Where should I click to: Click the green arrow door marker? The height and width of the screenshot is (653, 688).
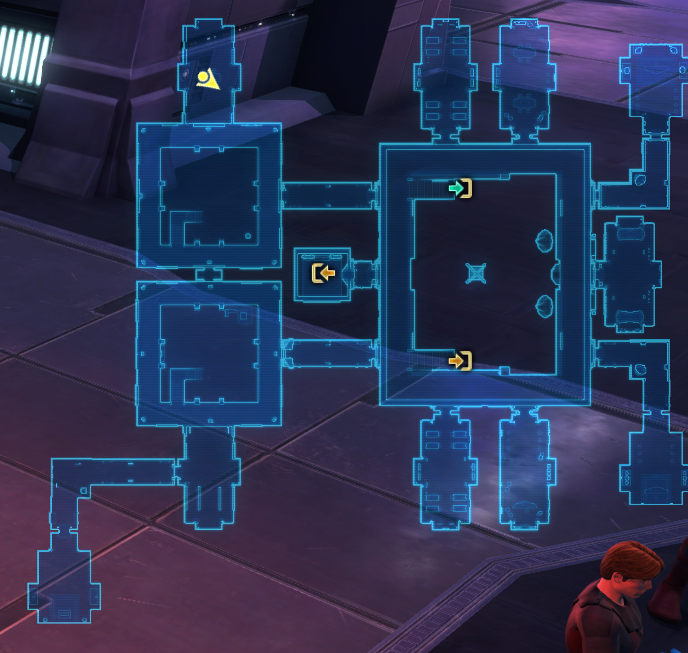tap(459, 188)
